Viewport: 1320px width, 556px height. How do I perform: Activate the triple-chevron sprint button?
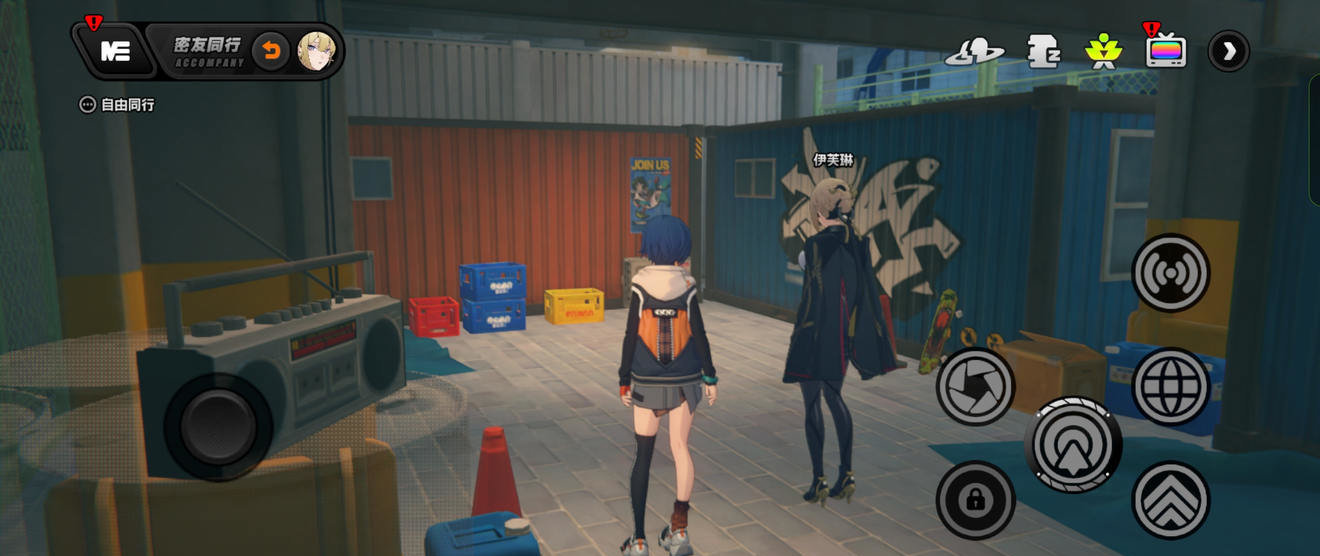point(1171,500)
